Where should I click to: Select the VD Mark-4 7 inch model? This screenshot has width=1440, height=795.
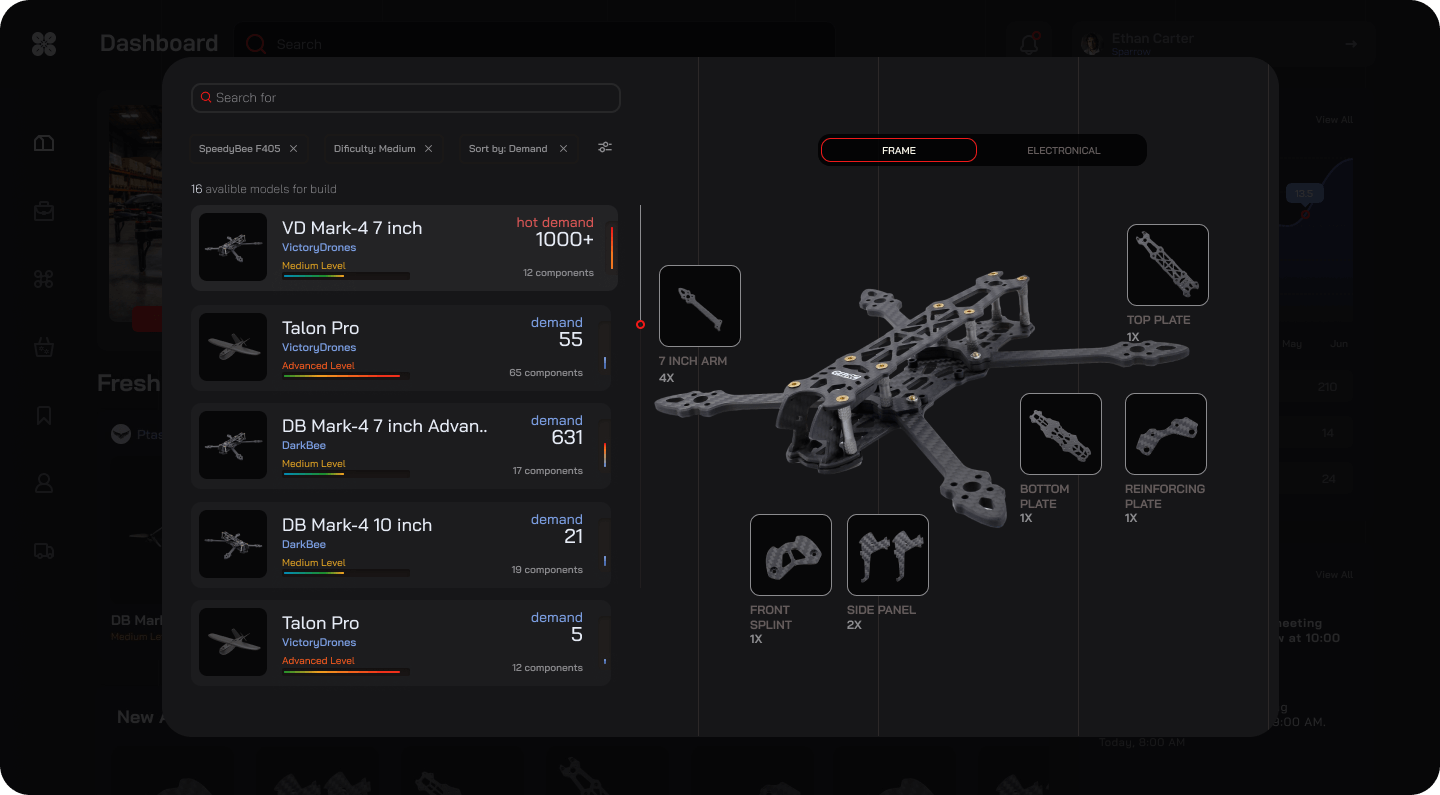pyautogui.click(x=403, y=248)
